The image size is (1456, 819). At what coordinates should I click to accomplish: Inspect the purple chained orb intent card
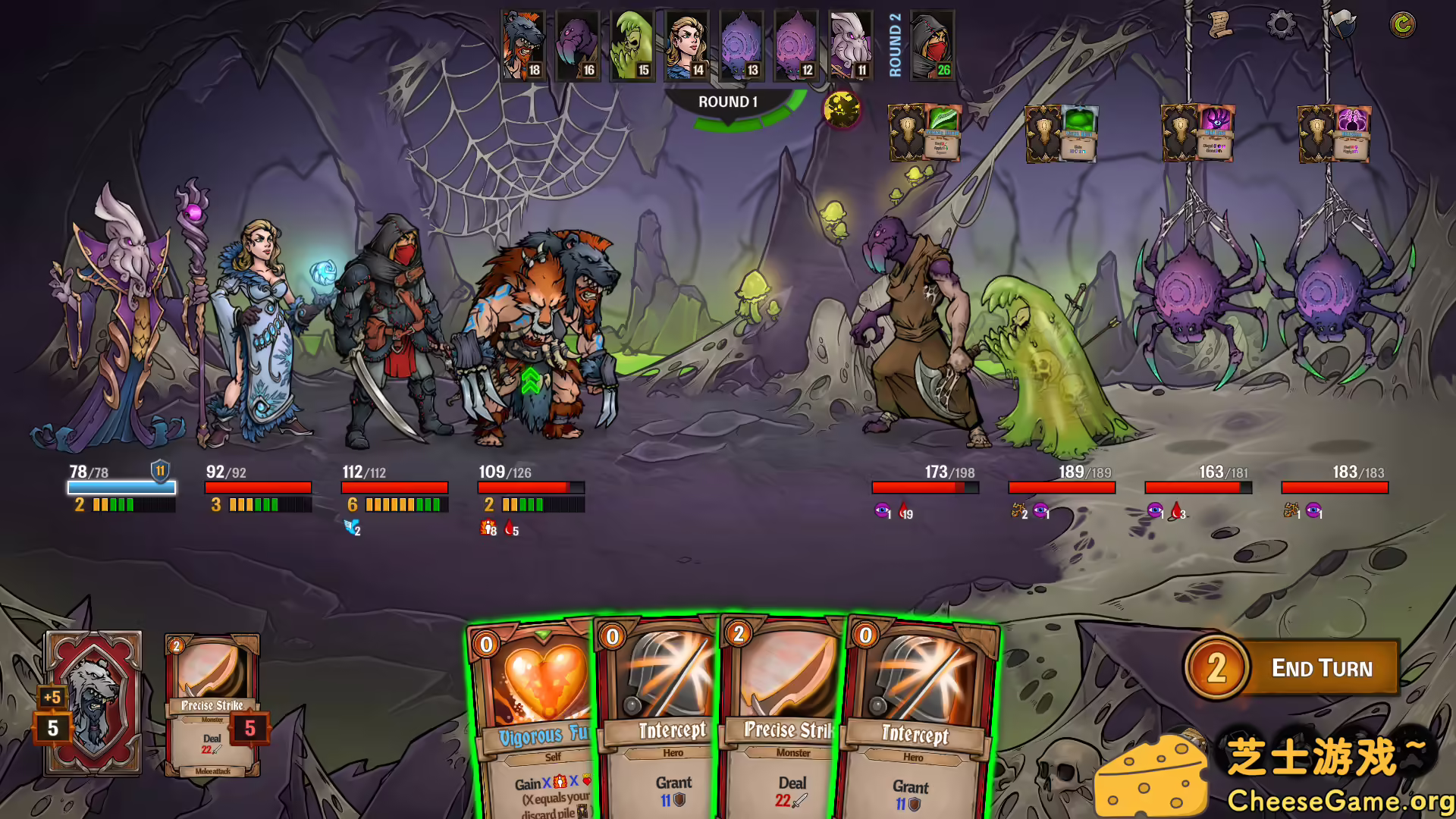[1351, 133]
